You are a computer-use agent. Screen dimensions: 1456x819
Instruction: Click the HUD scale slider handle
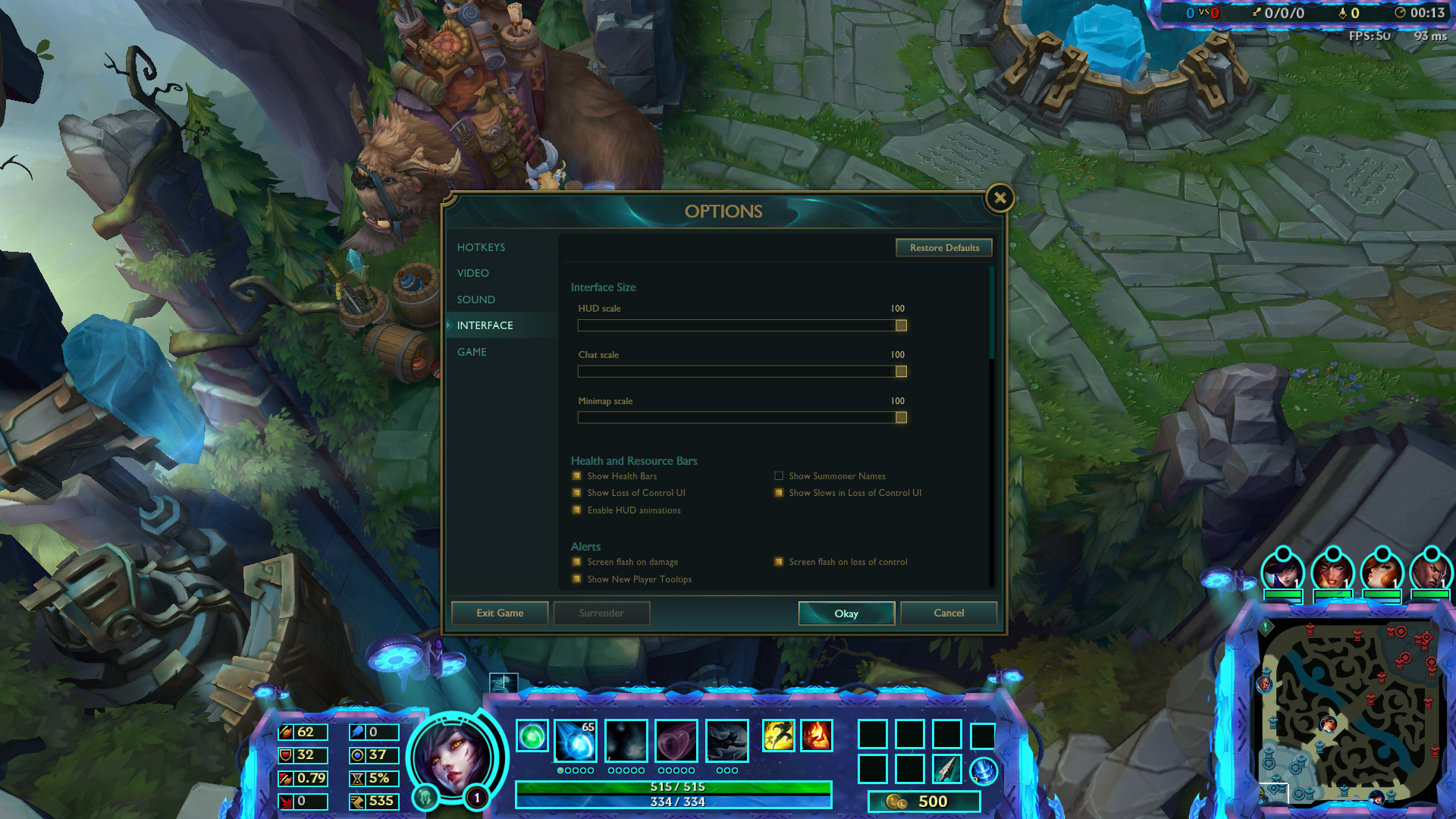click(901, 325)
